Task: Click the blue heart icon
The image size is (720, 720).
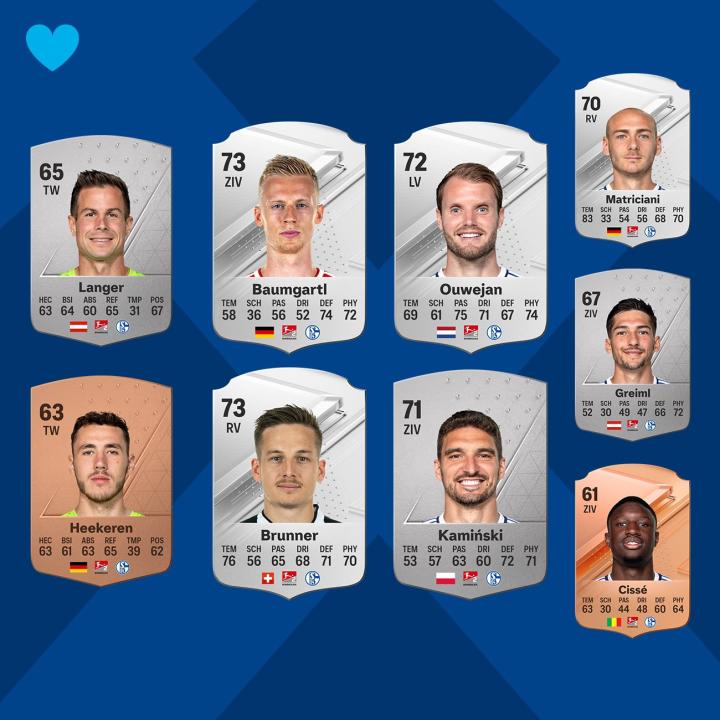Action: [52, 47]
